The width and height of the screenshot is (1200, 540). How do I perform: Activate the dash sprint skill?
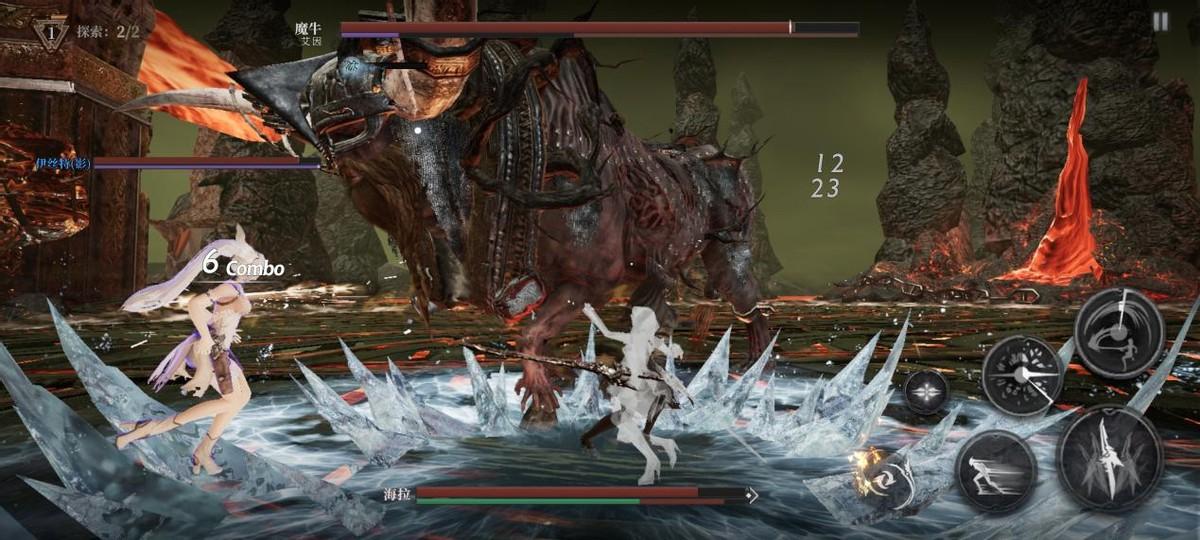click(995, 472)
